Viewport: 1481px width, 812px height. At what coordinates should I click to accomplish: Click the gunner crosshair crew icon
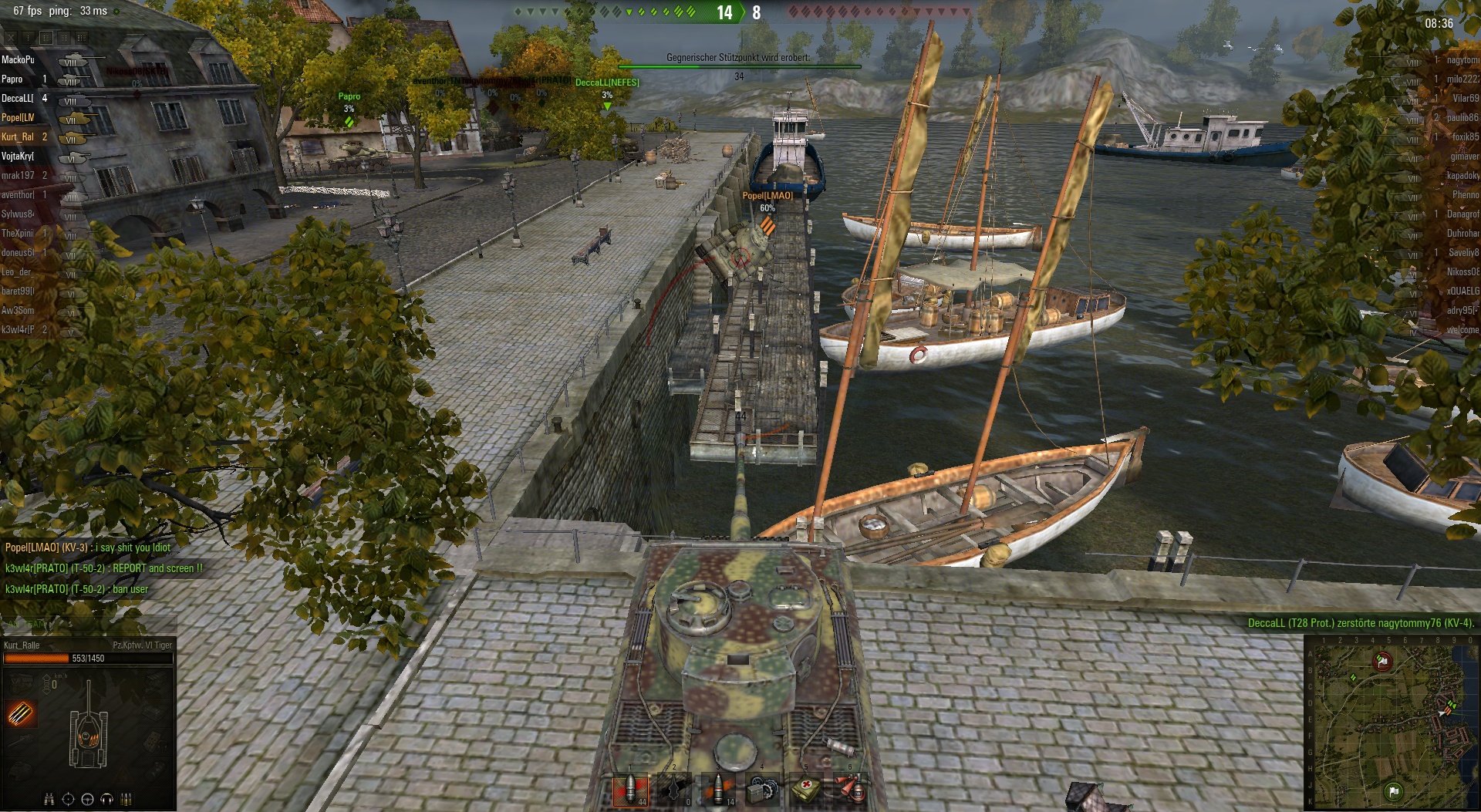(69, 799)
